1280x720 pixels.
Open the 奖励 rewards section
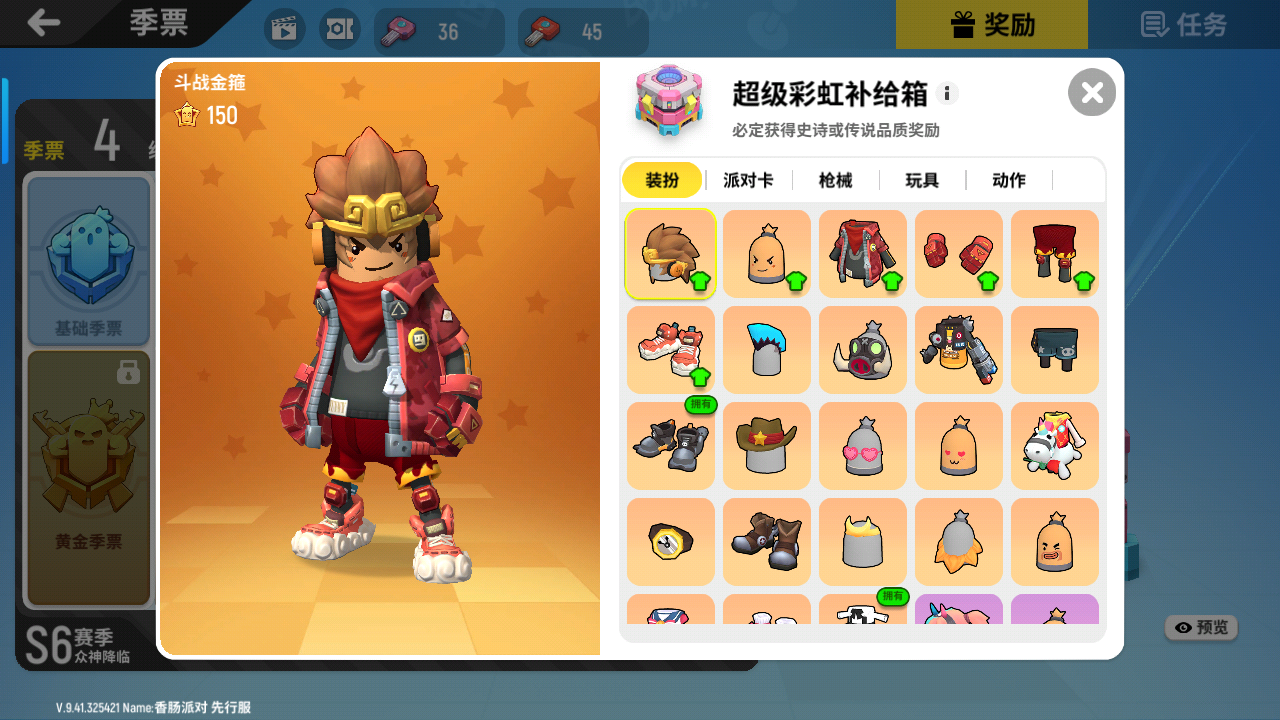pos(991,27)
